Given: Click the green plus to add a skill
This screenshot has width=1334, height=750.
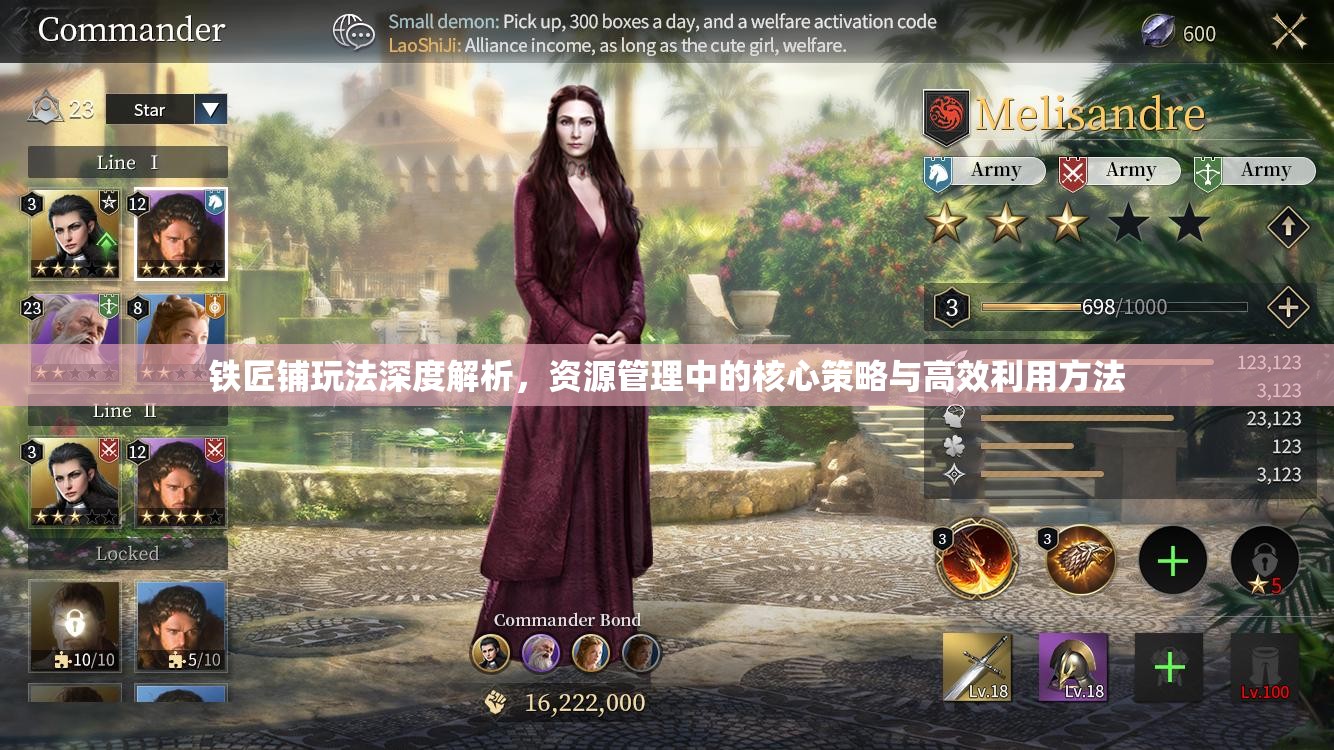Looking at the screenshot, I should point(1172,560).
